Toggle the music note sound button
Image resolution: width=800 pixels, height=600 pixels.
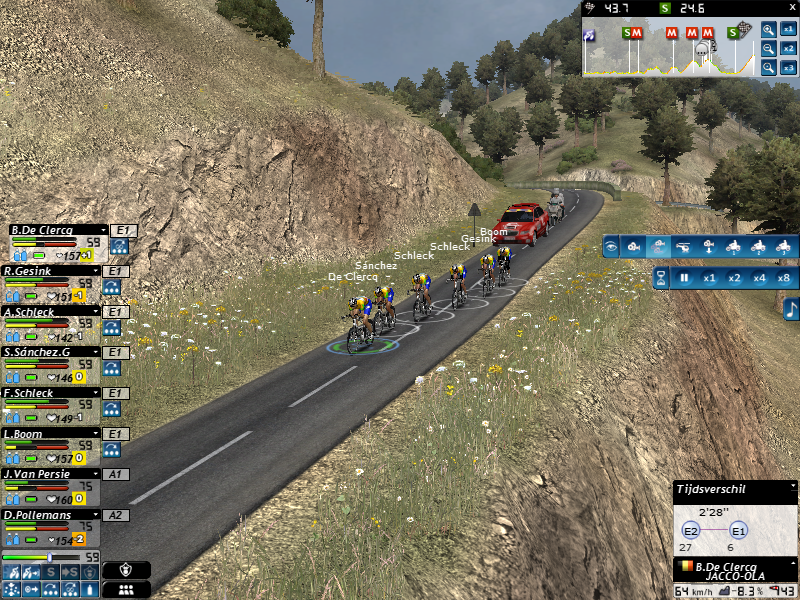coord(791,310)
